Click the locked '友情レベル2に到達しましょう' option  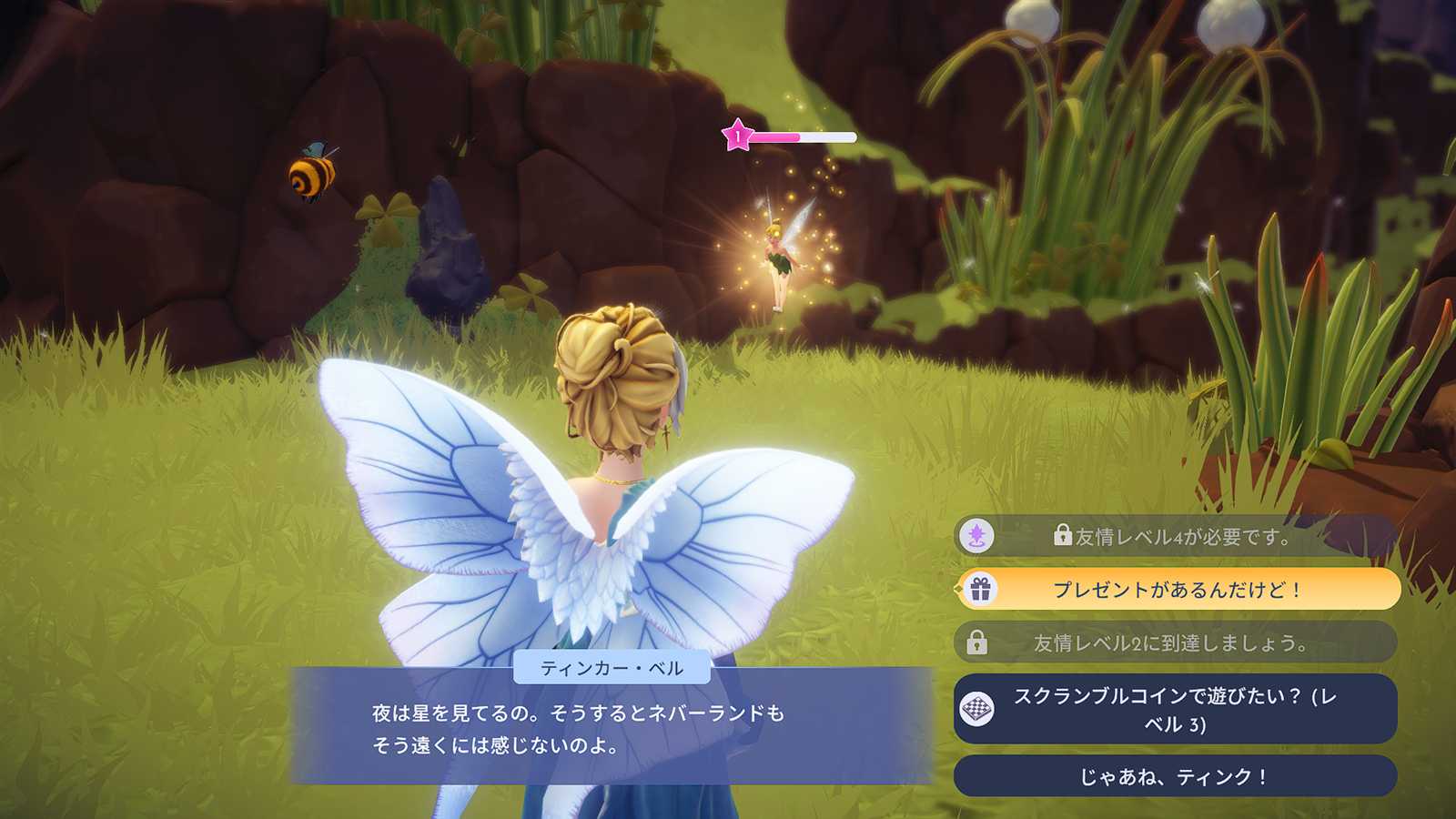click(1177, 642)
